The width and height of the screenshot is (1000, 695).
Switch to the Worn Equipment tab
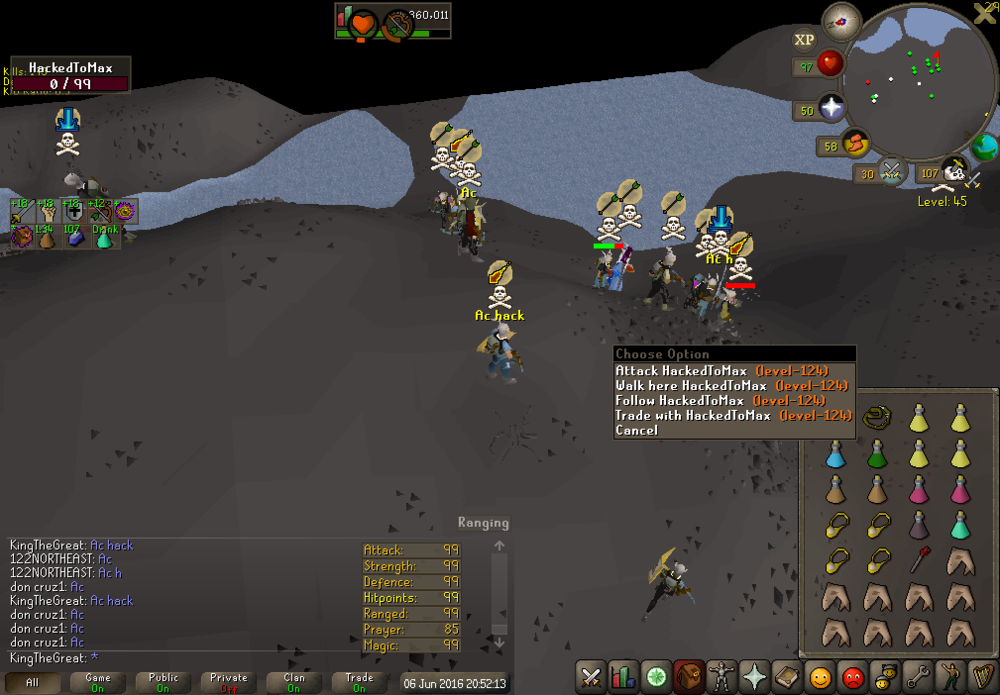point(719,677)
